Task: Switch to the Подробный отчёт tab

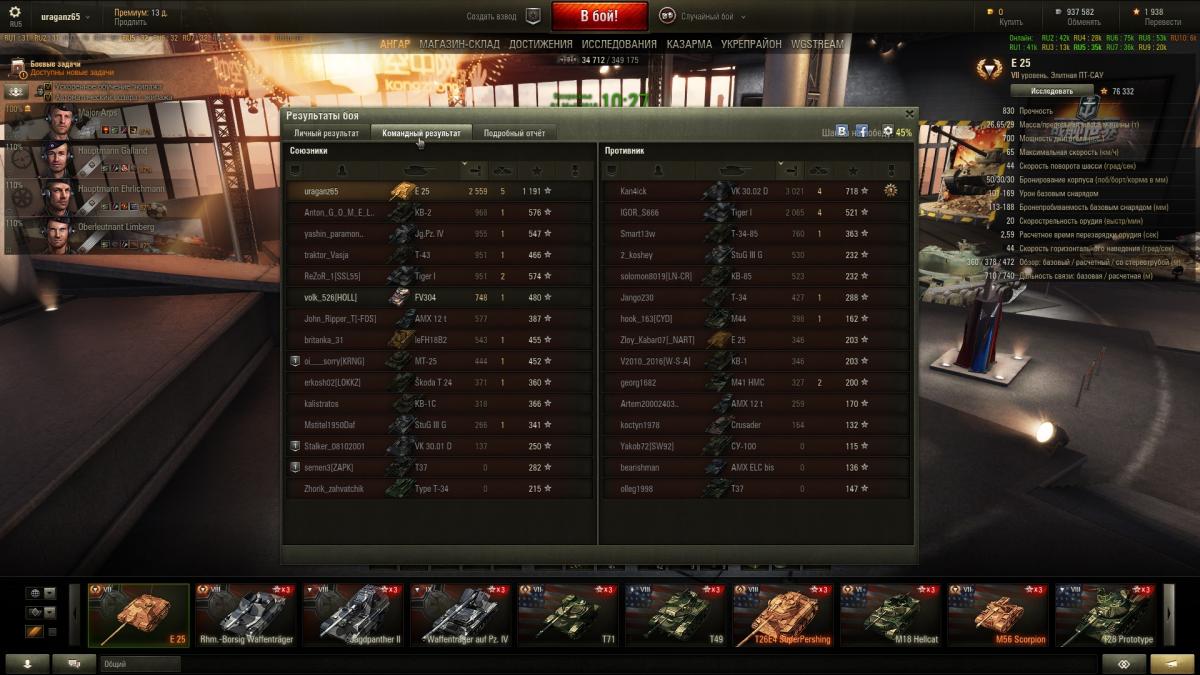Action: [514, 133]
